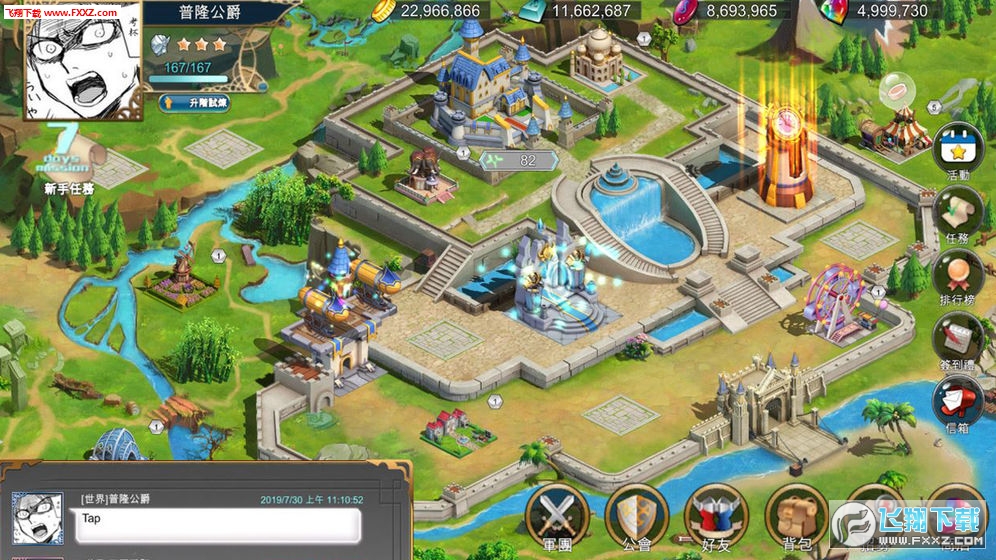Select the gold coin currency counter
Screen dimensions: 996x560
428,11
